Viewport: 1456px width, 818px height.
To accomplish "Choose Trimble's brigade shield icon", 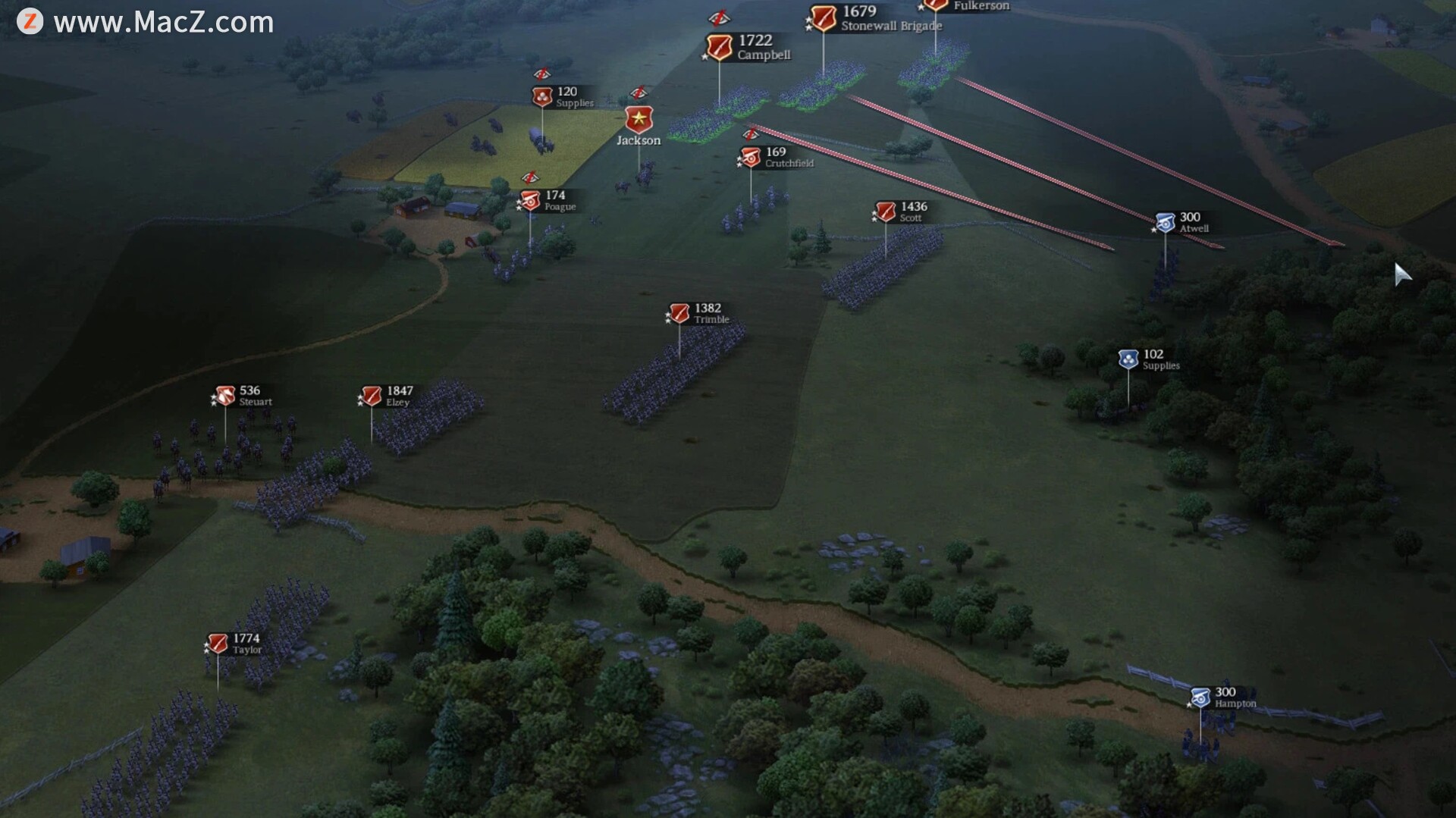I will point(679,313).
